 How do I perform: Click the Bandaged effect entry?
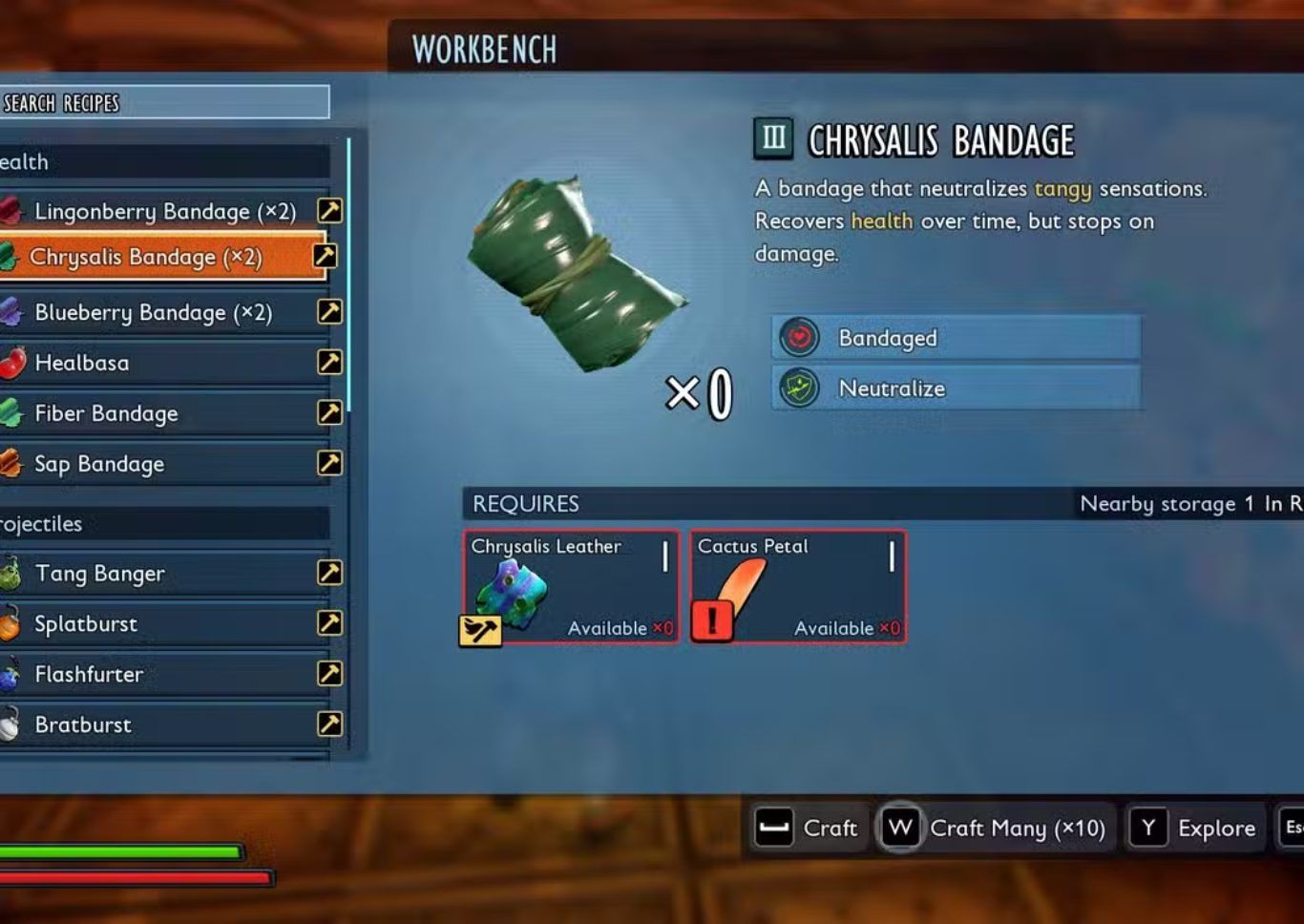pos(956,338)
